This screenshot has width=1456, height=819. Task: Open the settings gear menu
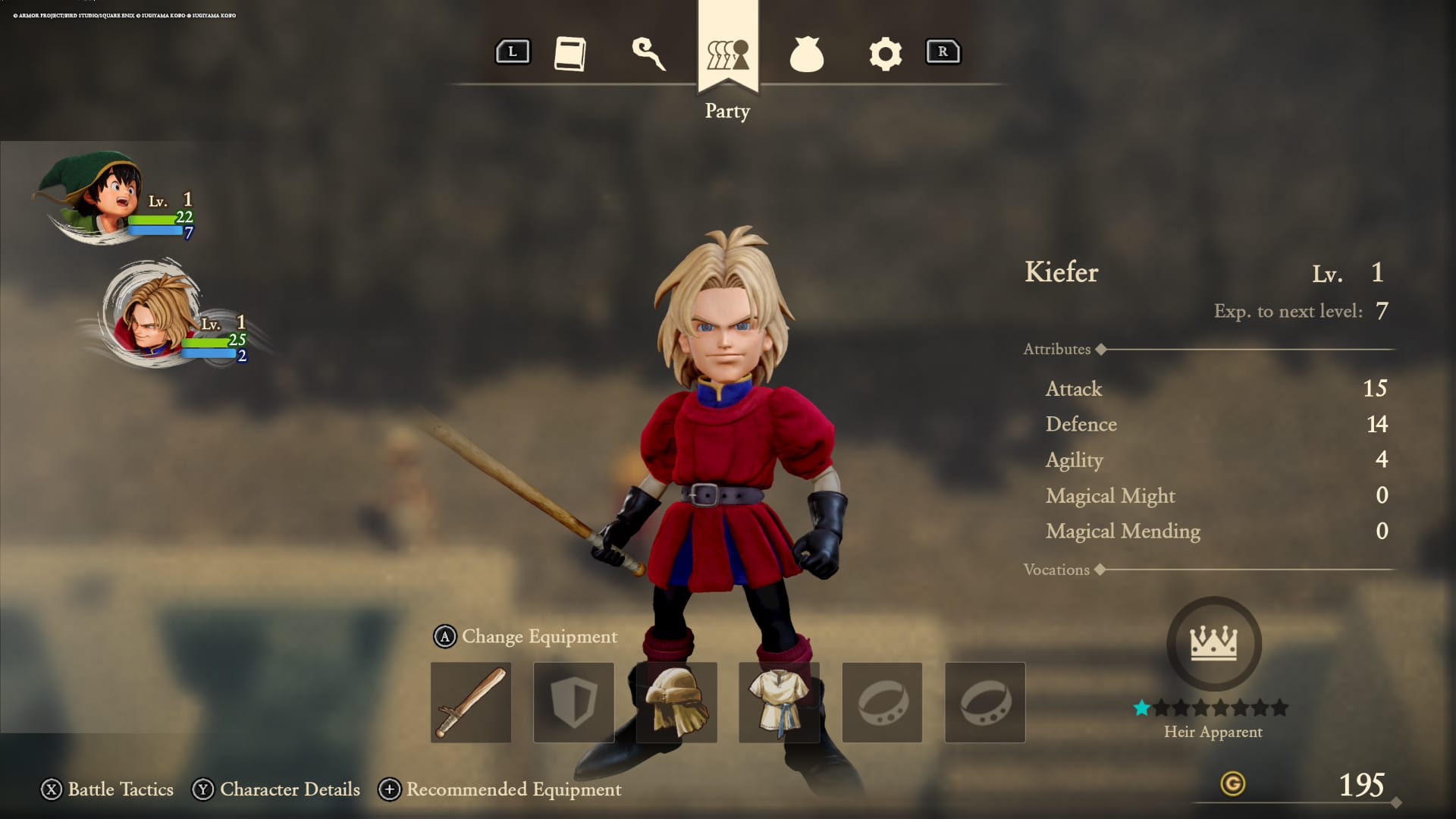tap(883, 53)
